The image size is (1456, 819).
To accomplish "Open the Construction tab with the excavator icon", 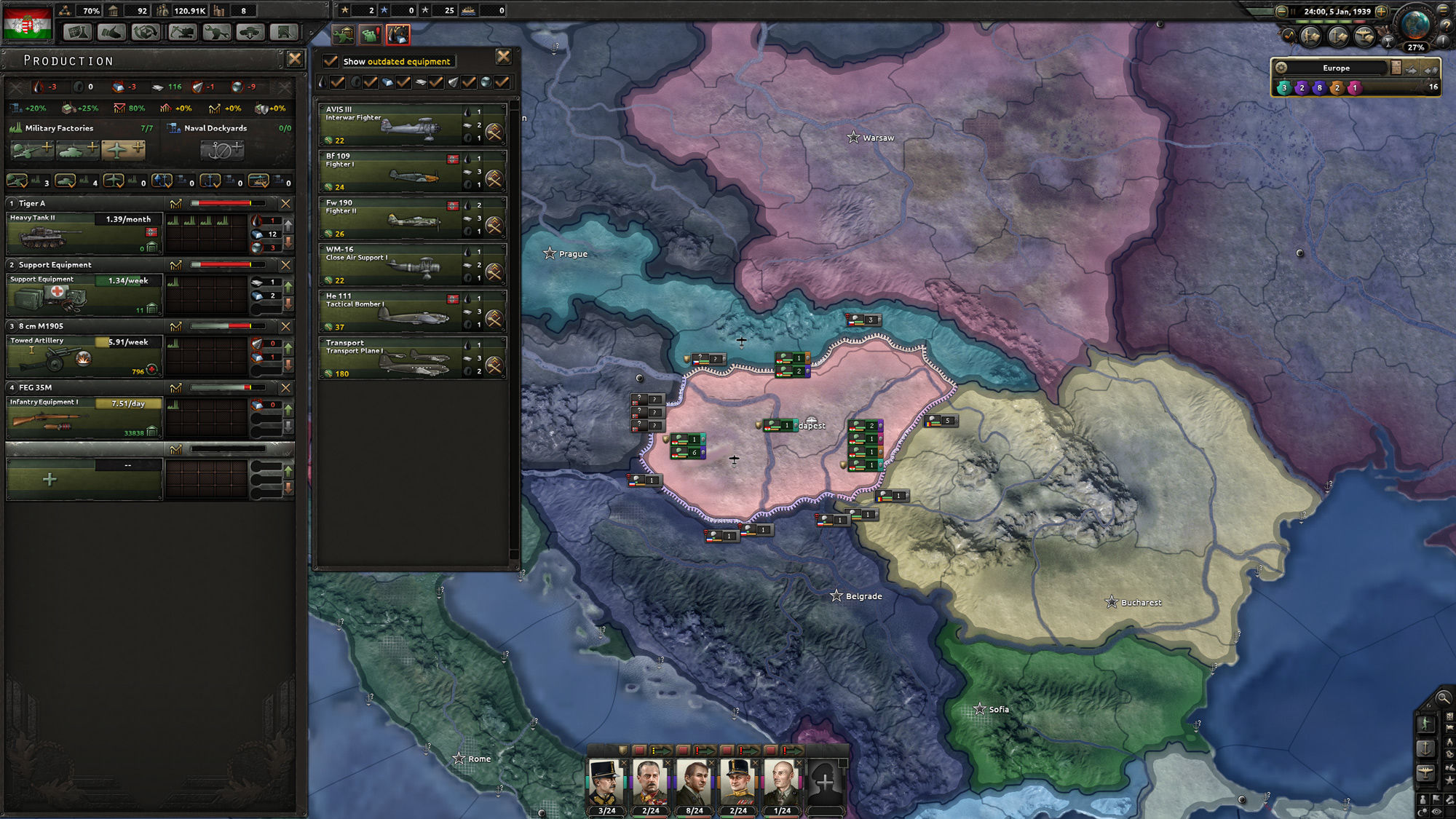I will click(x=182, y=31).
